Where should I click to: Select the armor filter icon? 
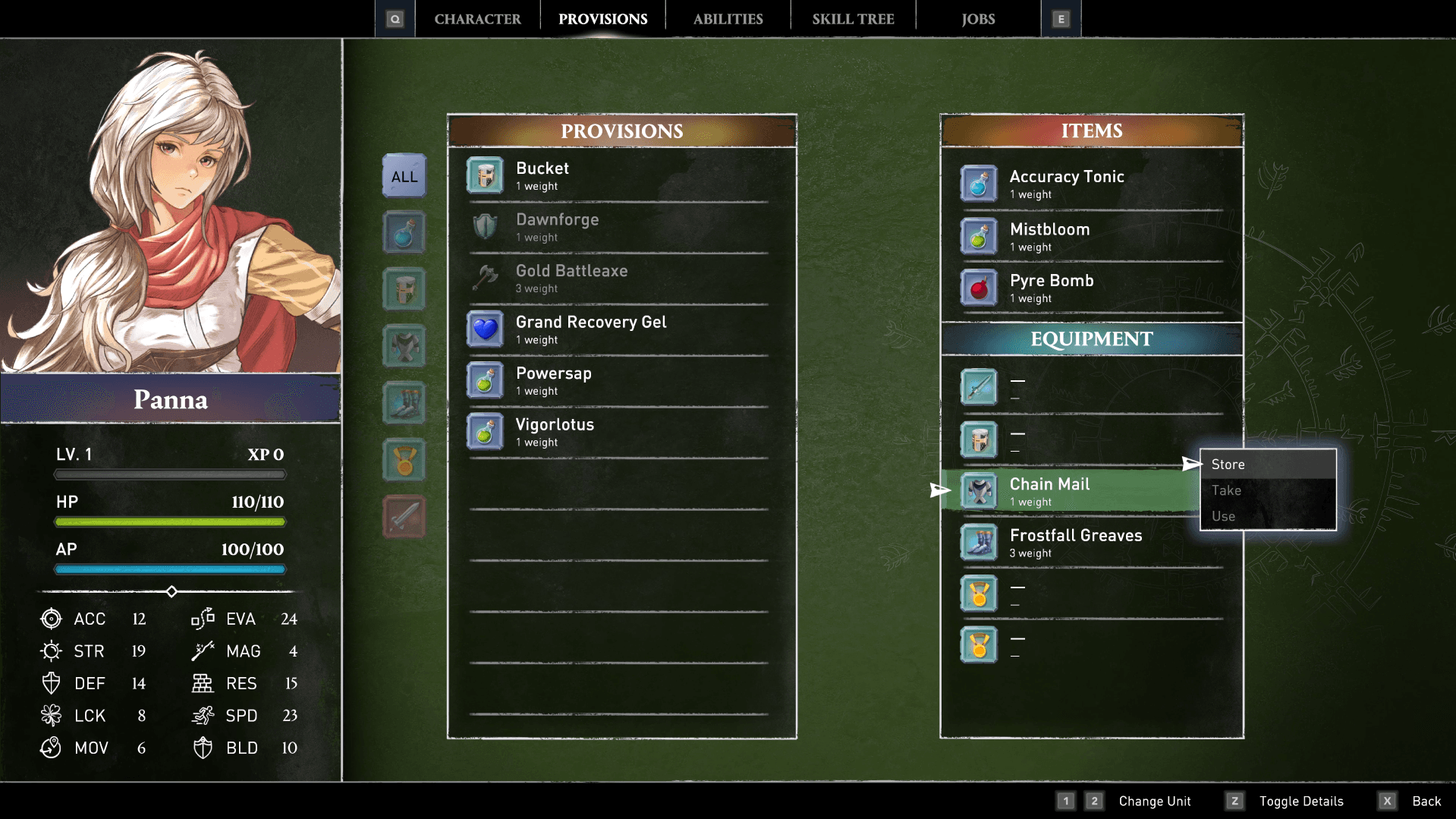point(404,346)
